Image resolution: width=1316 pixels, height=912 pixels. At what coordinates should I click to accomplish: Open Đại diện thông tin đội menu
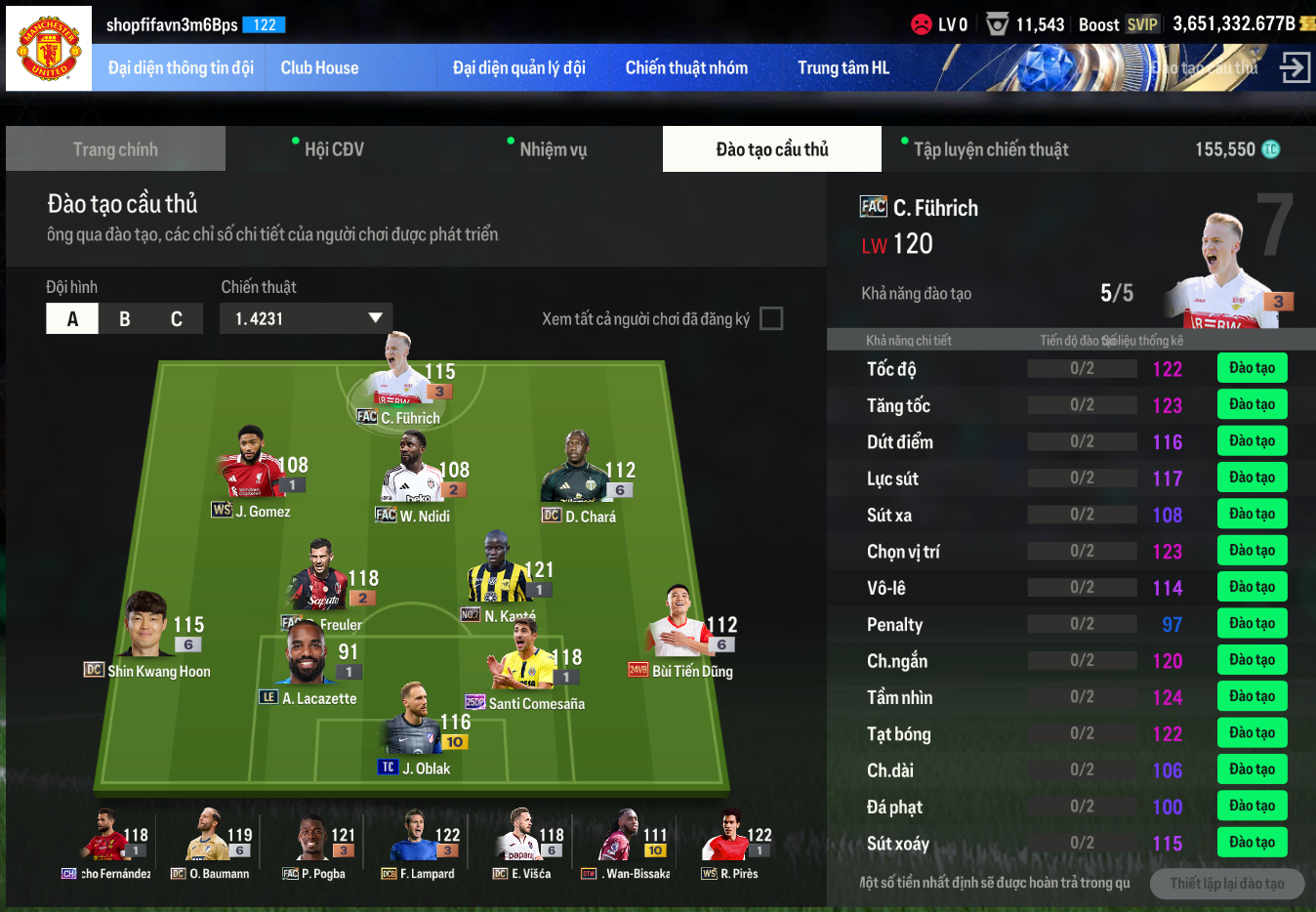pyautogui.click(x=181, y=68)
